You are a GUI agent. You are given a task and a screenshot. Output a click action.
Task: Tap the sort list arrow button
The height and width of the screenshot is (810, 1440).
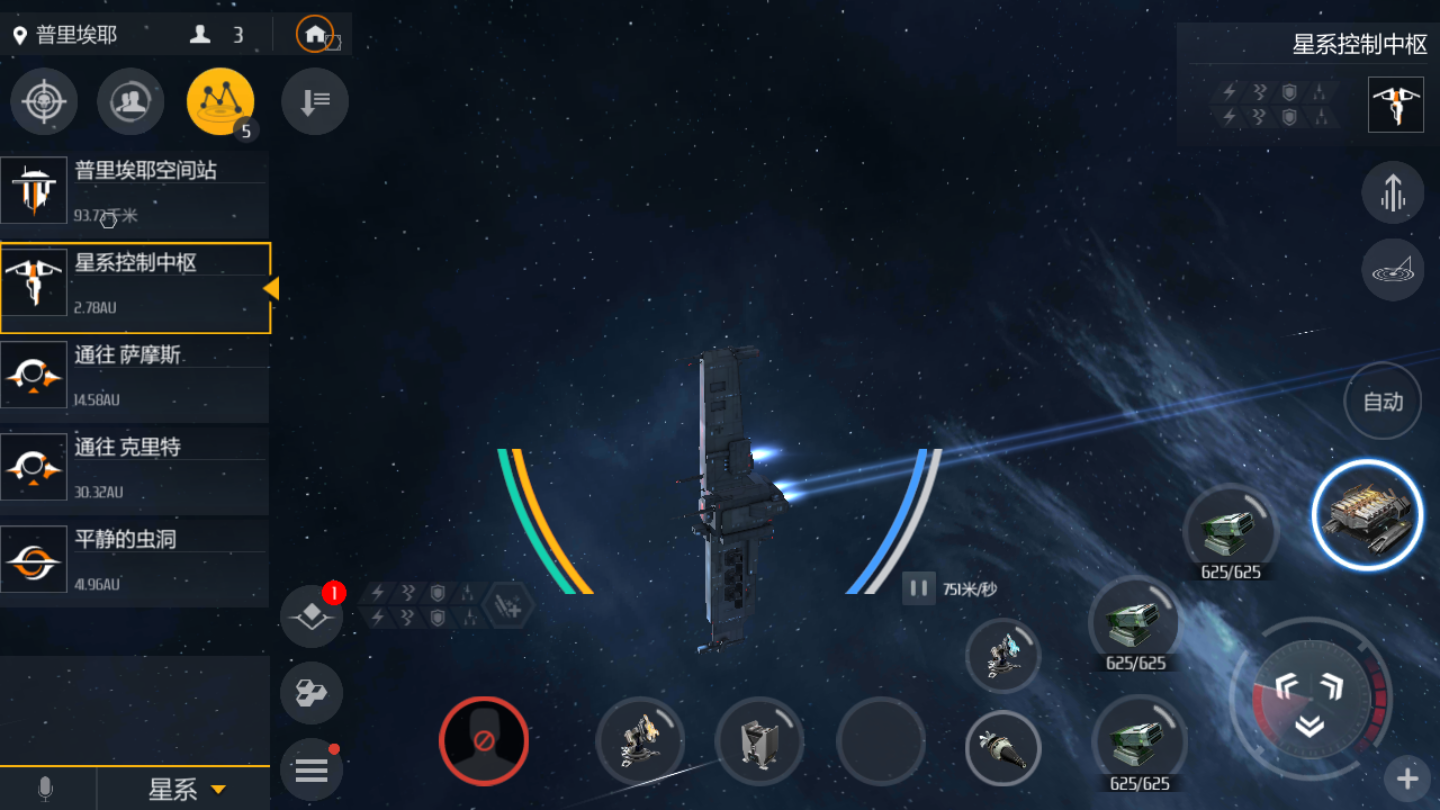(x=314, y=101)
